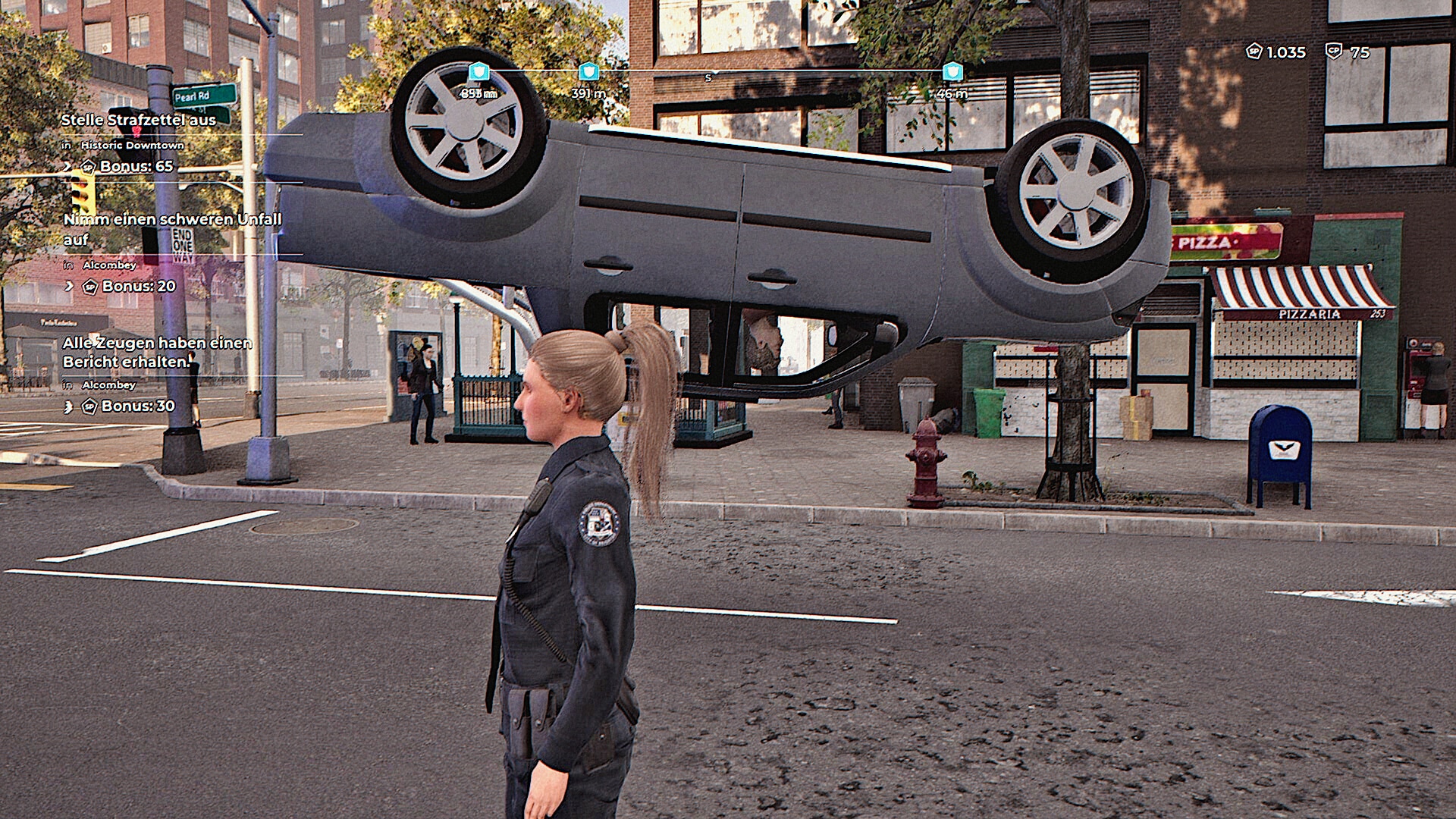Viewport: 1456px width, 819px height.
Task: Open the 'Nimm einen schweren Unfall auf' objective
Action: pyautogui.click(x=172, y=229)
